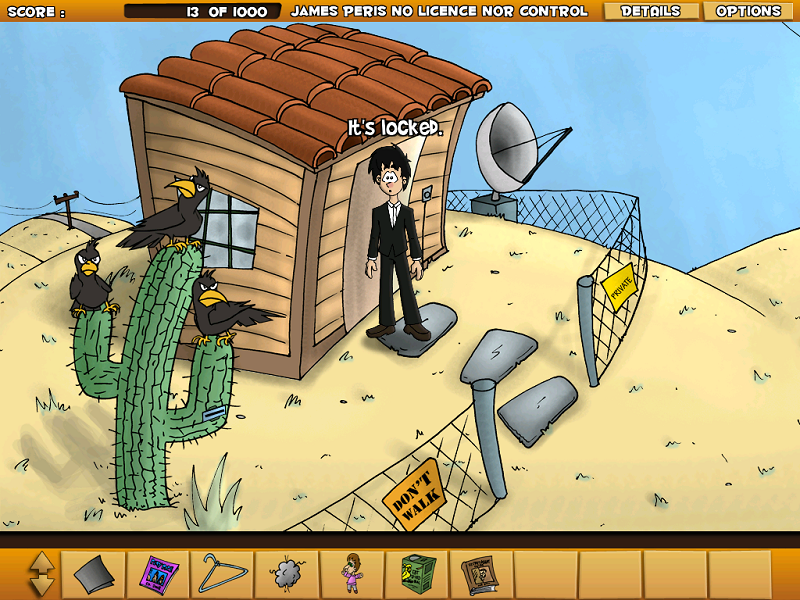Pick the clothes hanger from inventory
800x600 pixels.
click(224, 574)
